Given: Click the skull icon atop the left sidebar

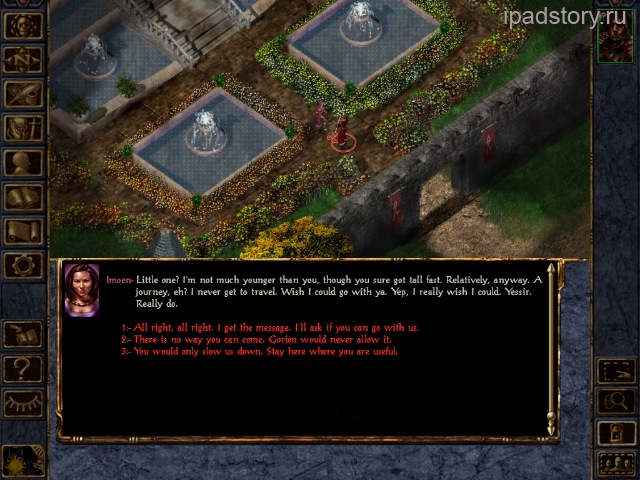Looking at the screenshot, I should click(23, 27).
